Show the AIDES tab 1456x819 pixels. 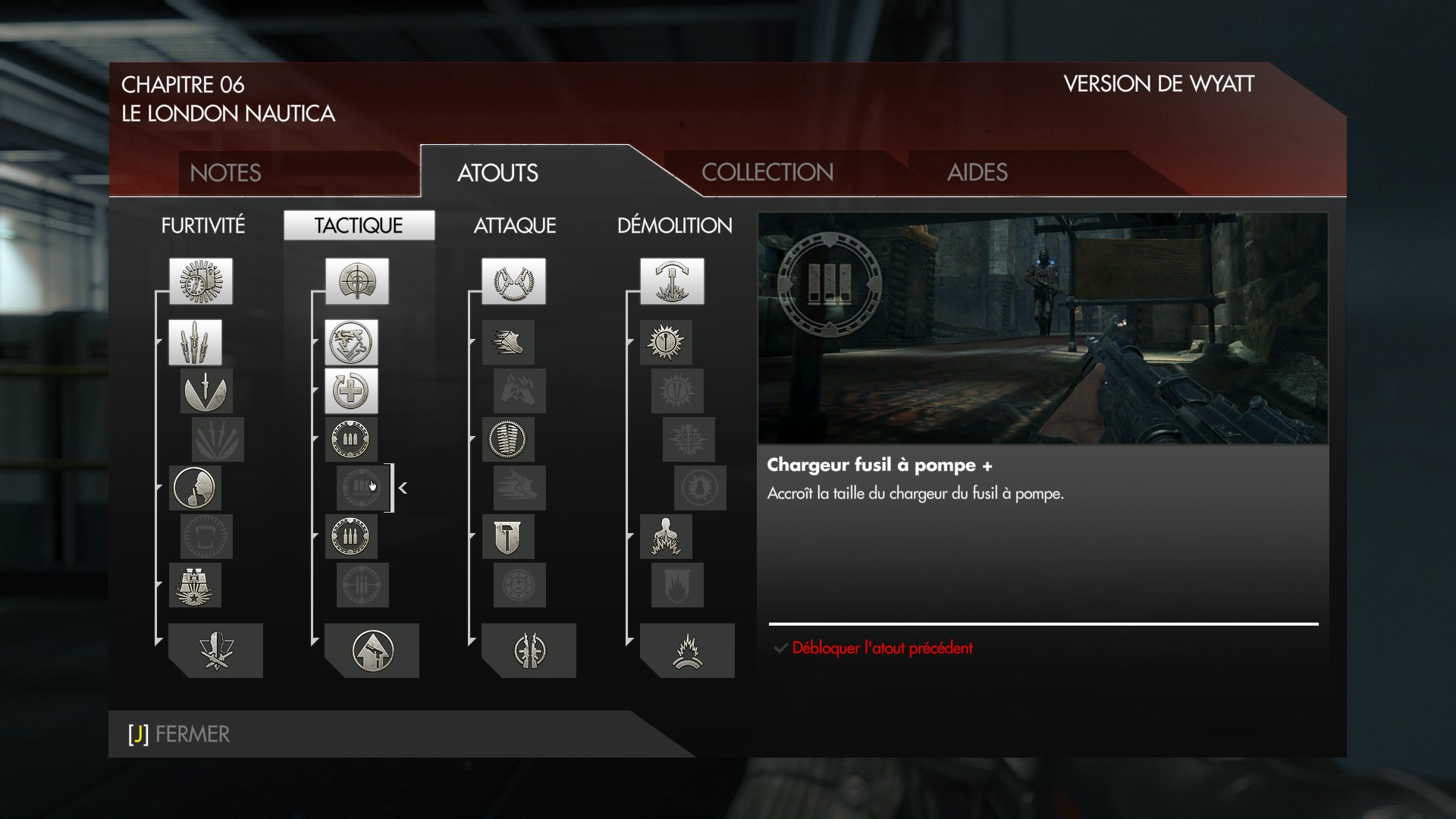coord(977,172)
